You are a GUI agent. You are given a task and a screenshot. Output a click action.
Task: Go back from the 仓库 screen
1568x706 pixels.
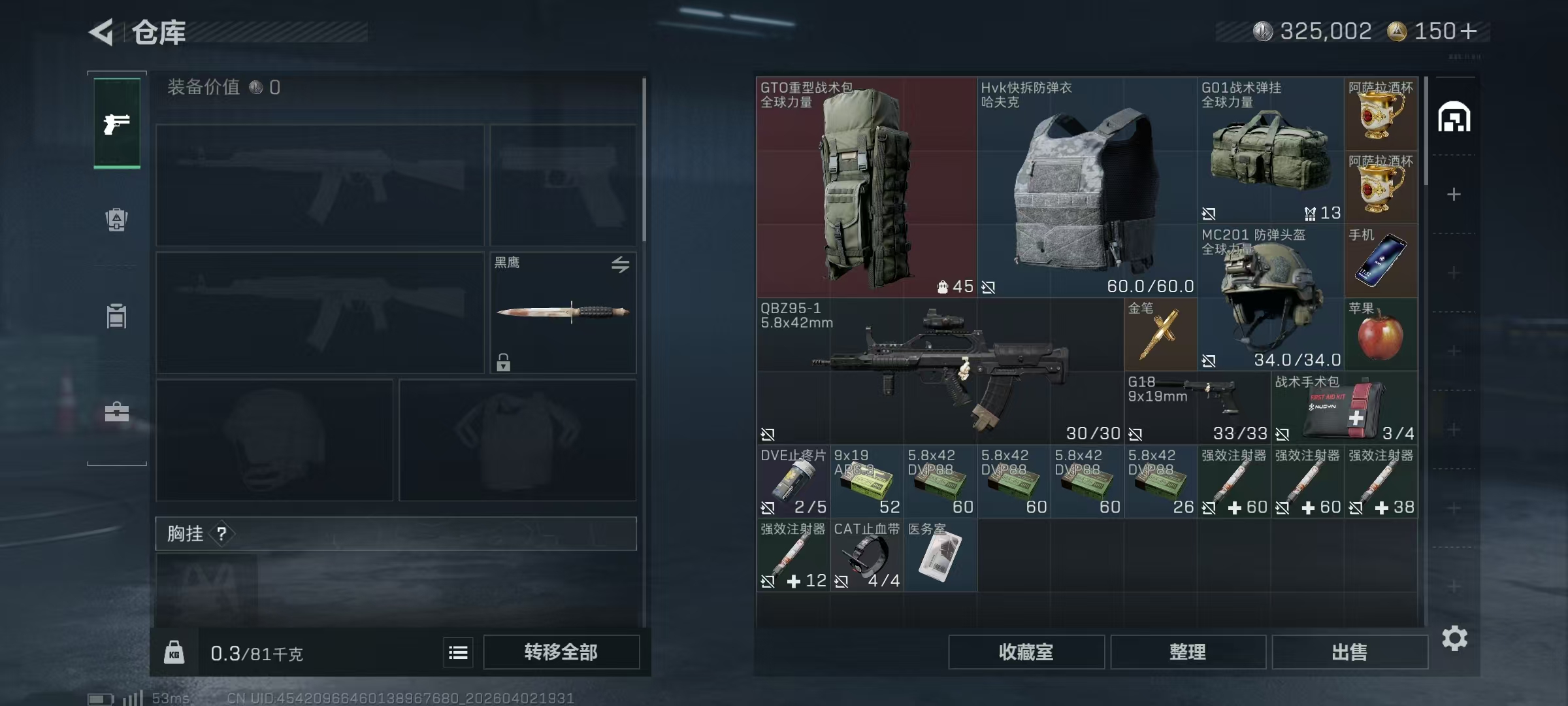coord(102,32)
